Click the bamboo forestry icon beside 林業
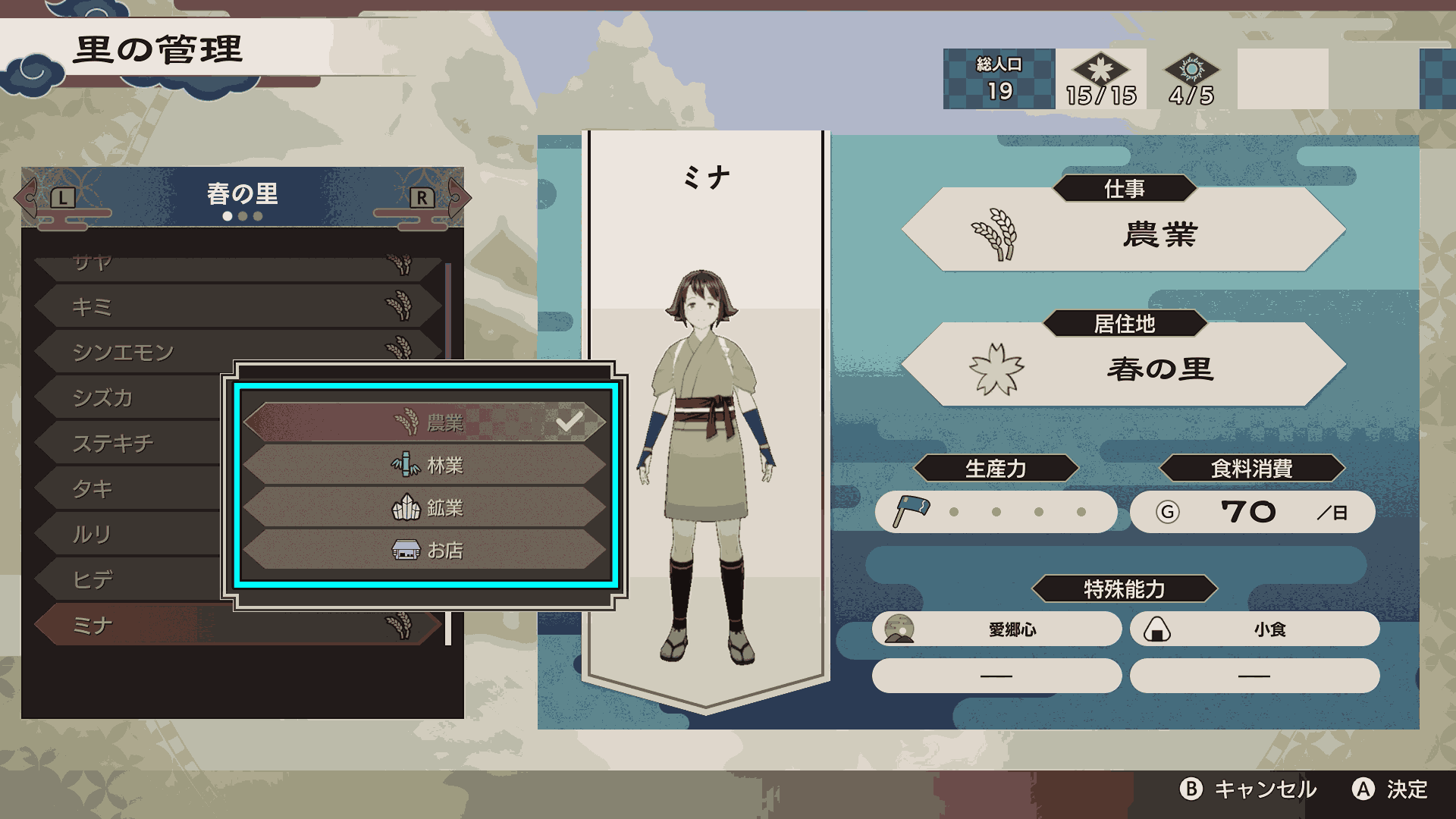Image resolution: width=1456 pixels, height=819 pixels. point(406,466)
